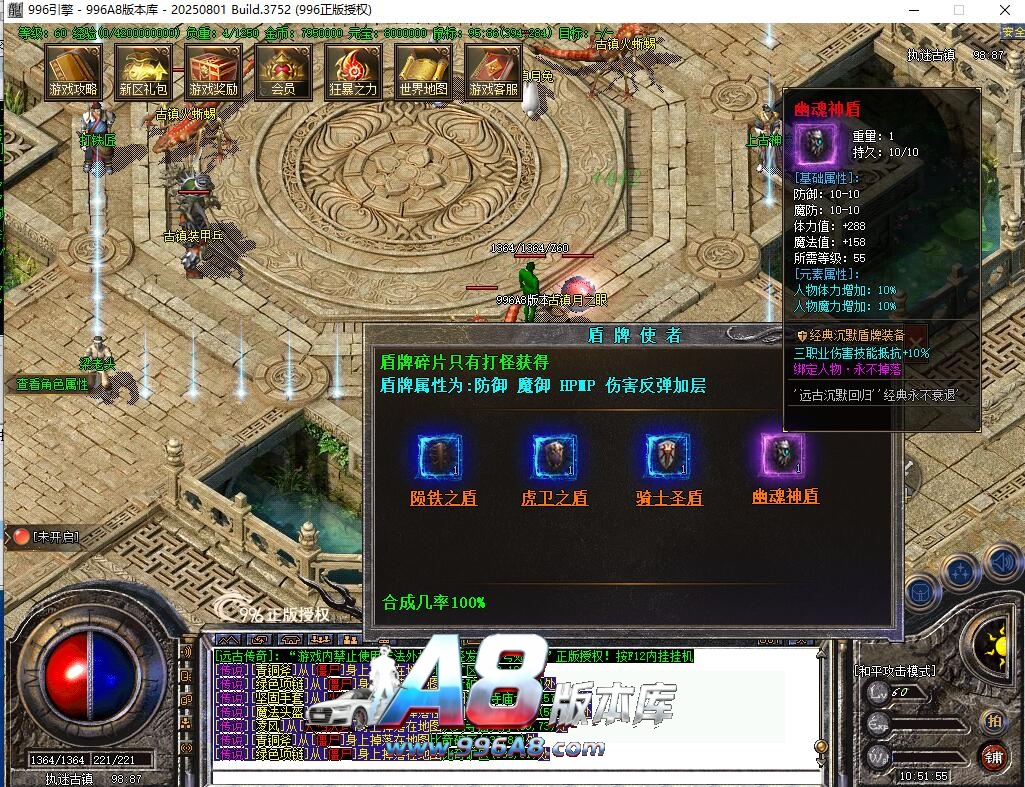The width and height of the screenshot is (1025, 787).
Task: Open the 世界地图 world map
Action: [423, 71]
